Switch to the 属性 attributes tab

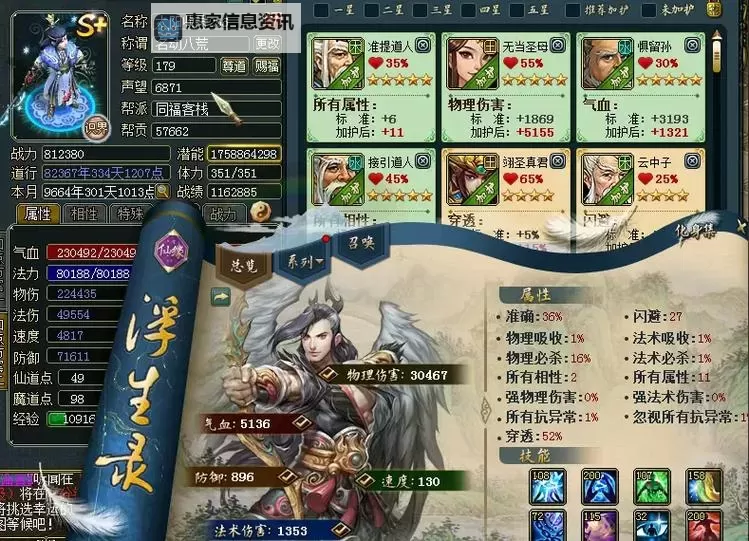[x=37, y=213]
